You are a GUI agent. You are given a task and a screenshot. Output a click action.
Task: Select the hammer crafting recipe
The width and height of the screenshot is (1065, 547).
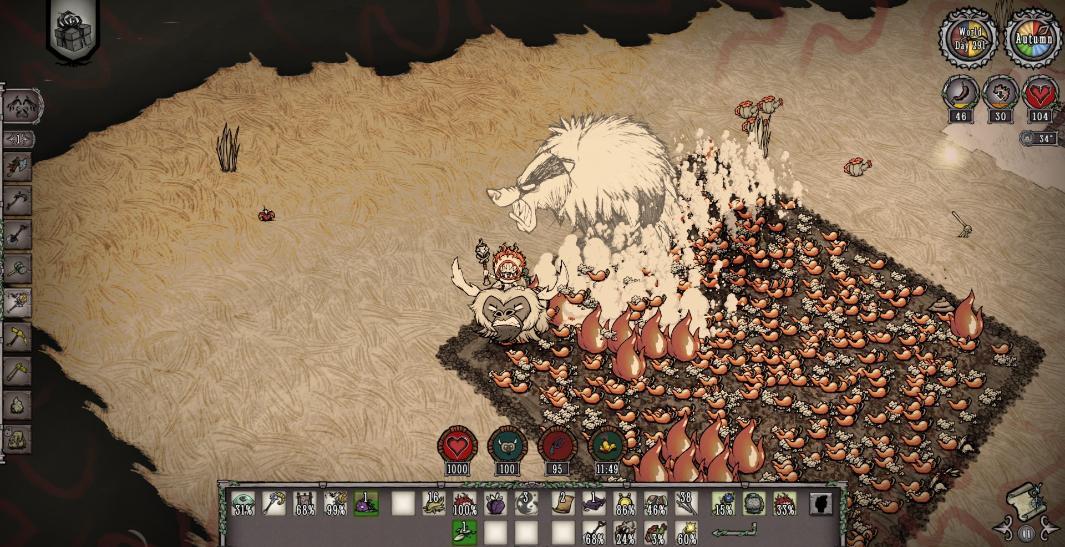coord(19,268)
